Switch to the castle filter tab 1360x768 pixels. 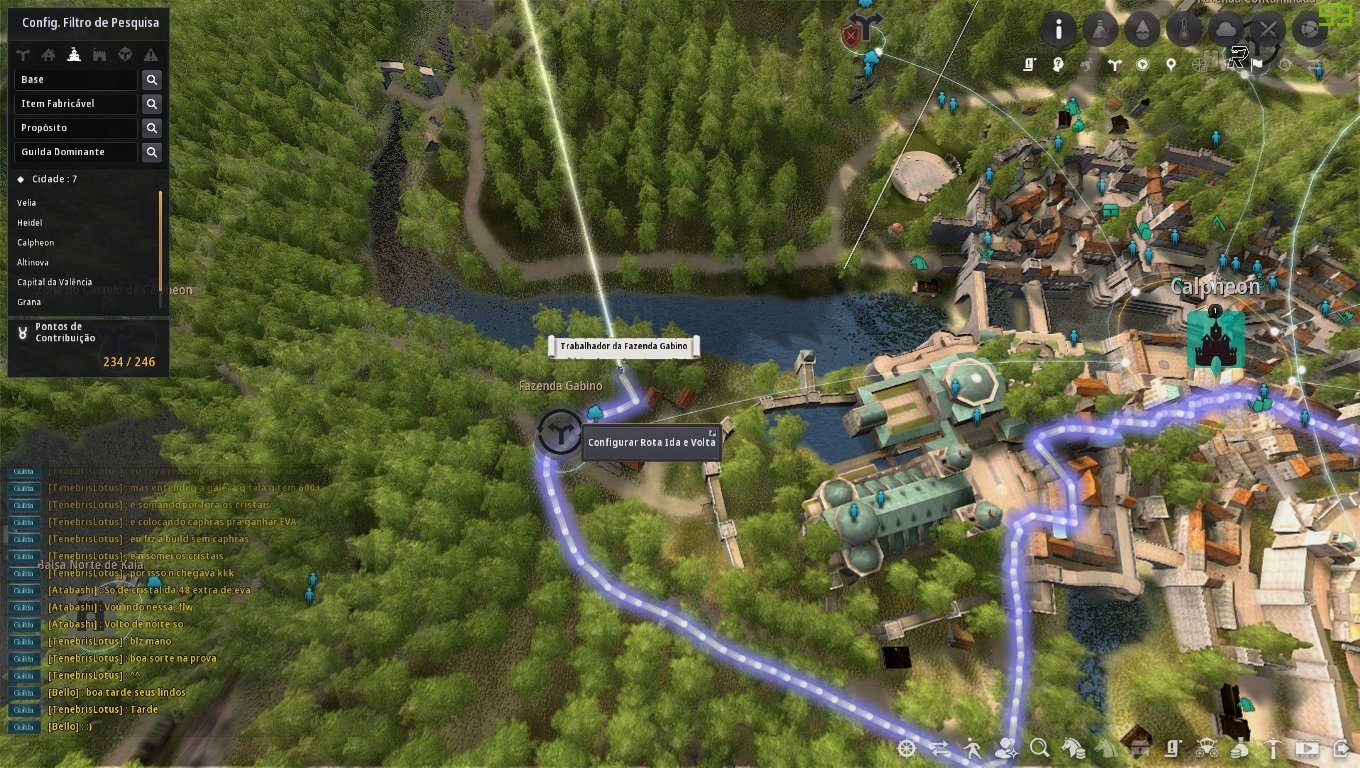pos(99,55)
